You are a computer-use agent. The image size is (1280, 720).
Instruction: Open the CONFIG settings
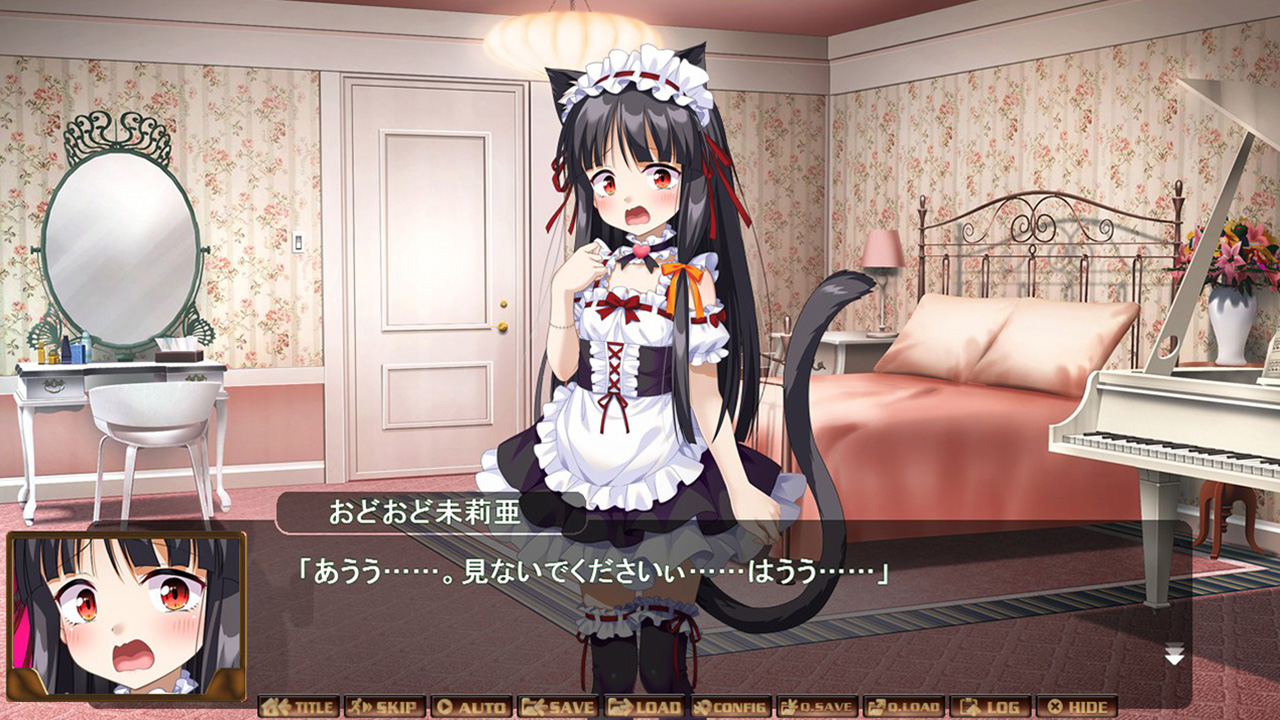click(731, 707)
